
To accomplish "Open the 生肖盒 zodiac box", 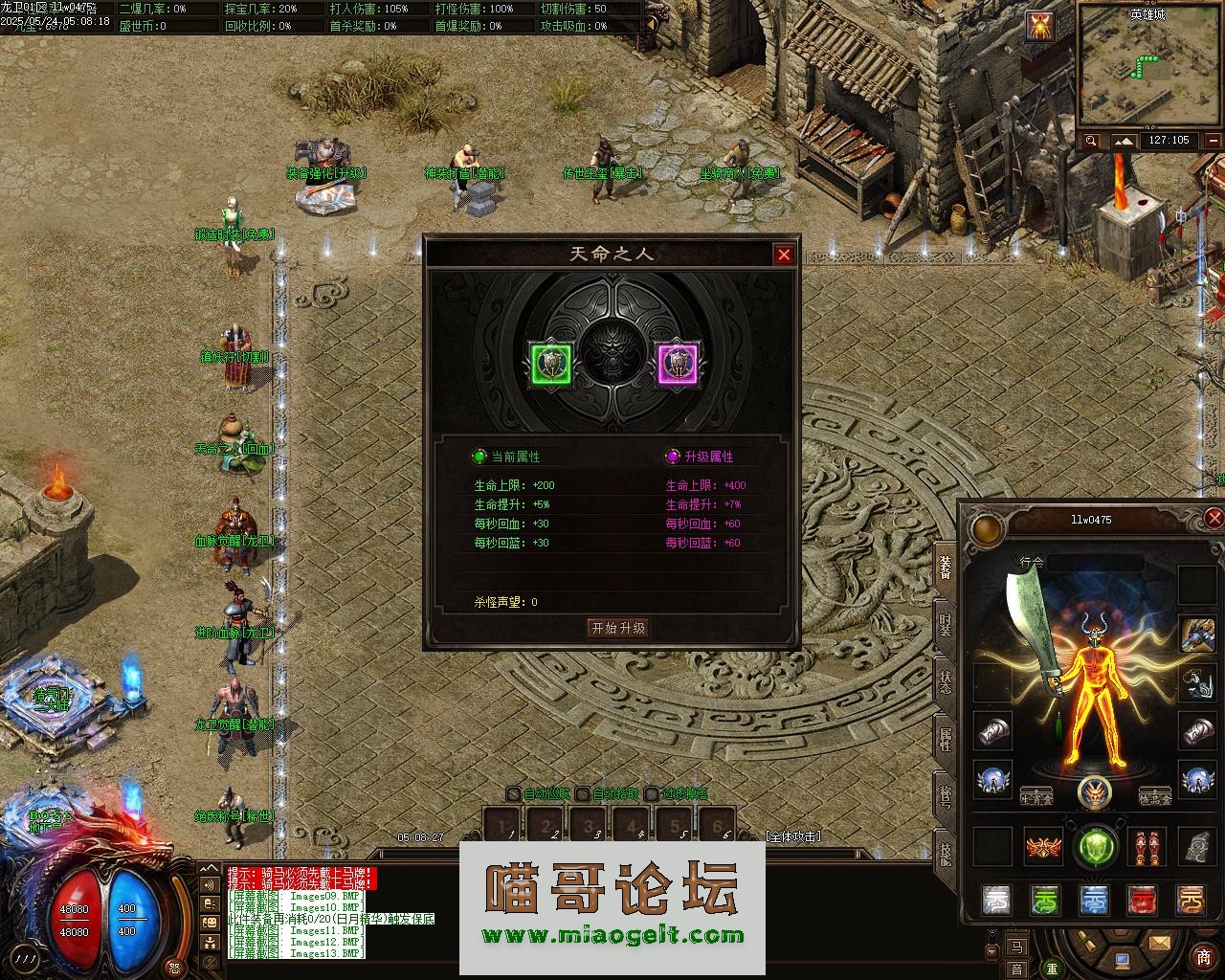I will click(x=1036, y=797).
